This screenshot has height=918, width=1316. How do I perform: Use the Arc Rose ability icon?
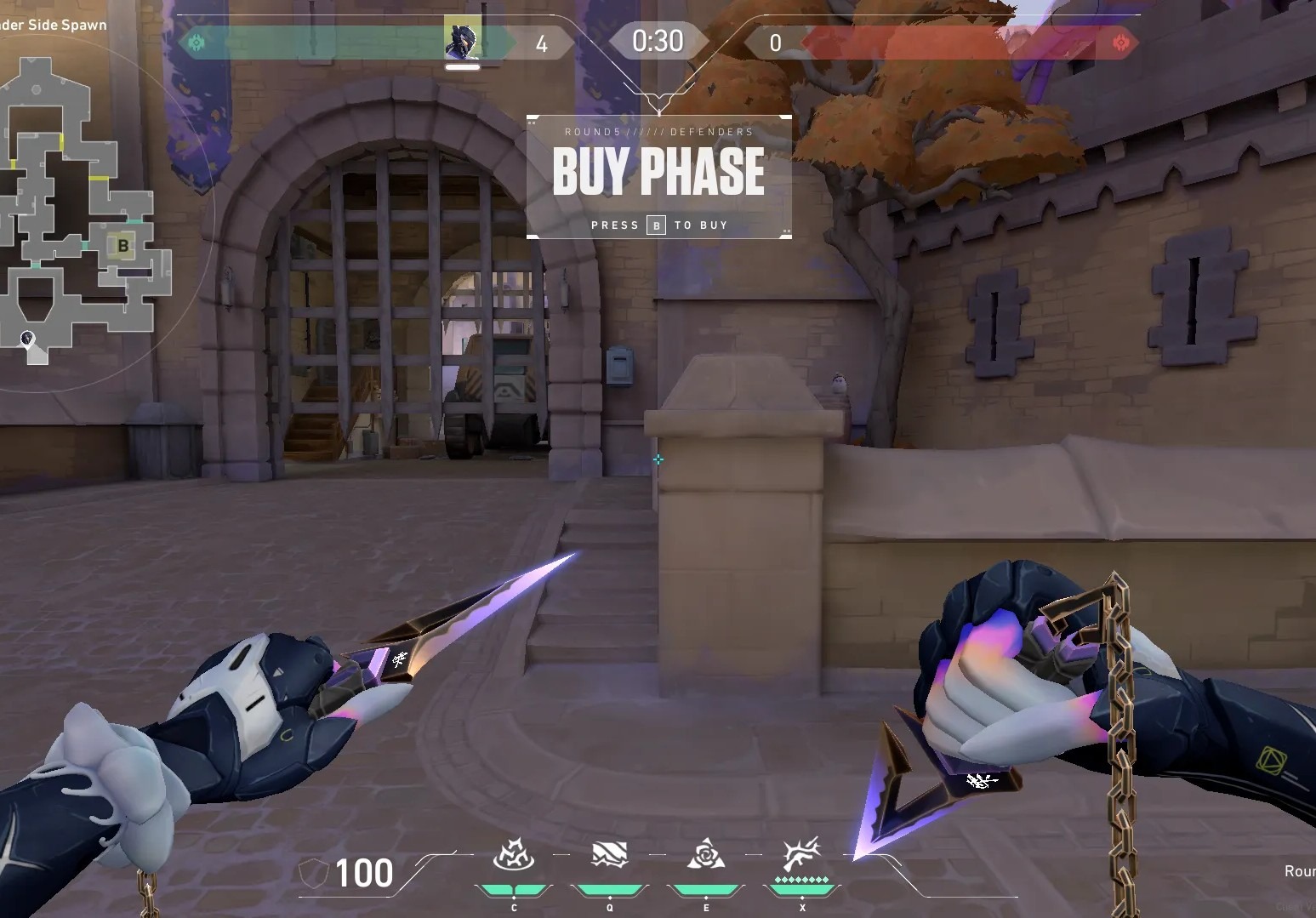pos(706,855)
